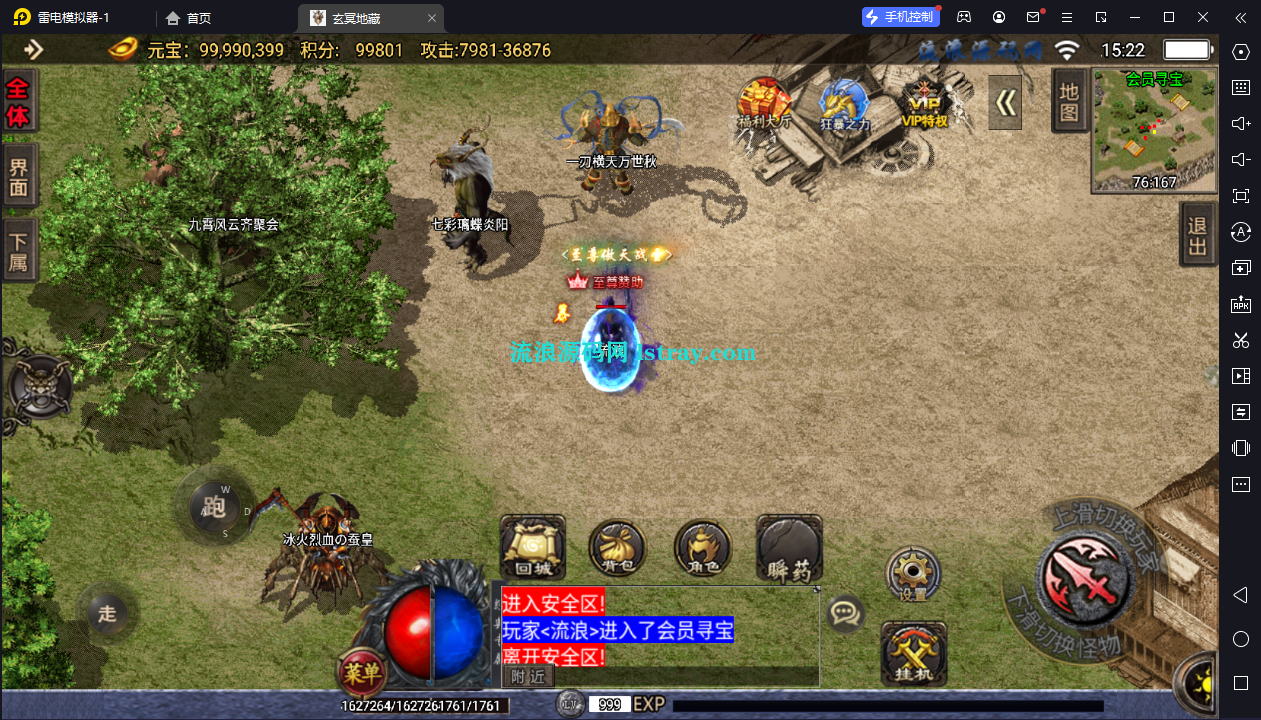Open the 背包 backpack
The height and width of the screenshot is (720, 1261).
coord(617,548)
